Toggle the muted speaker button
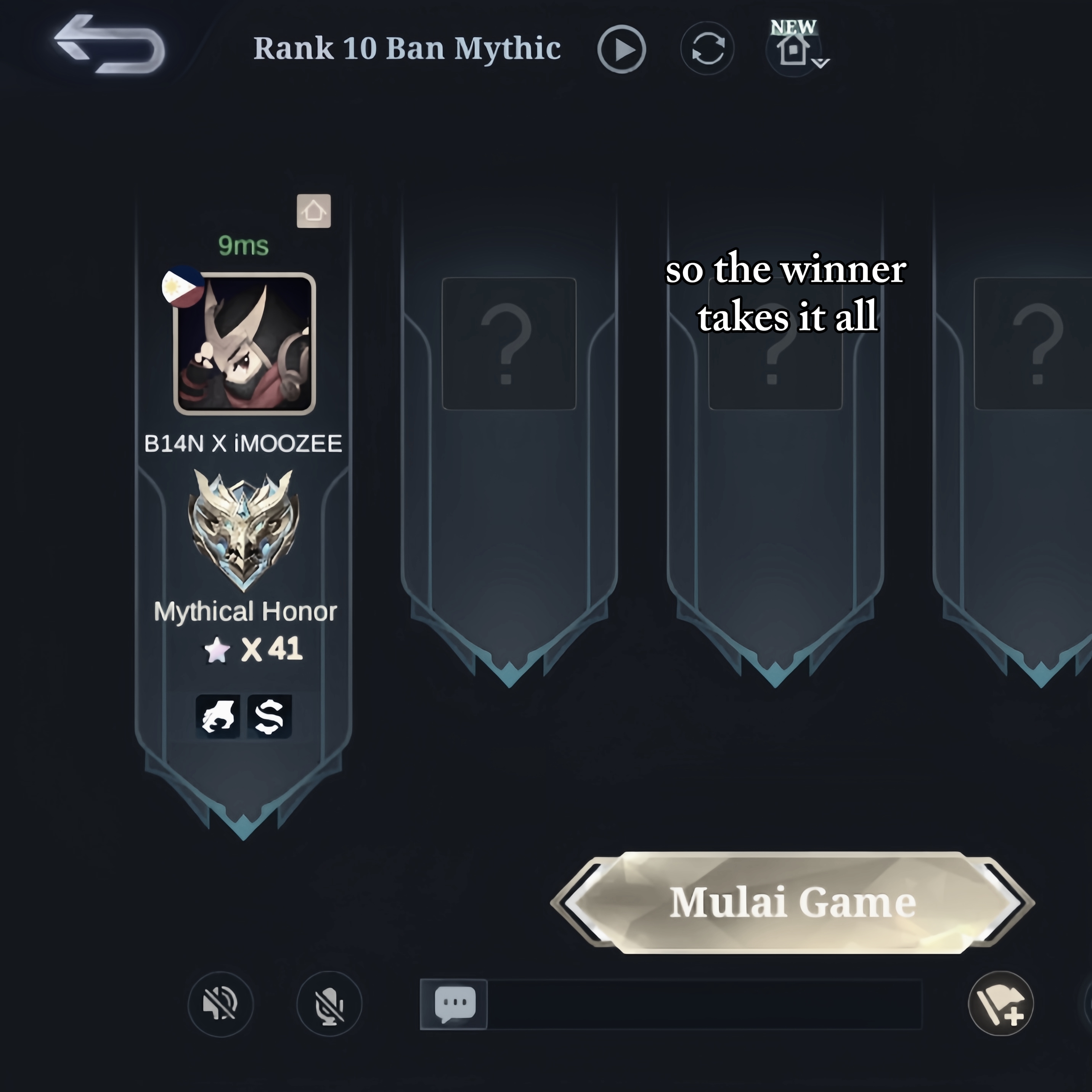The image size is (1092, 1092). pyautogui.click(x=220, y=1004)
